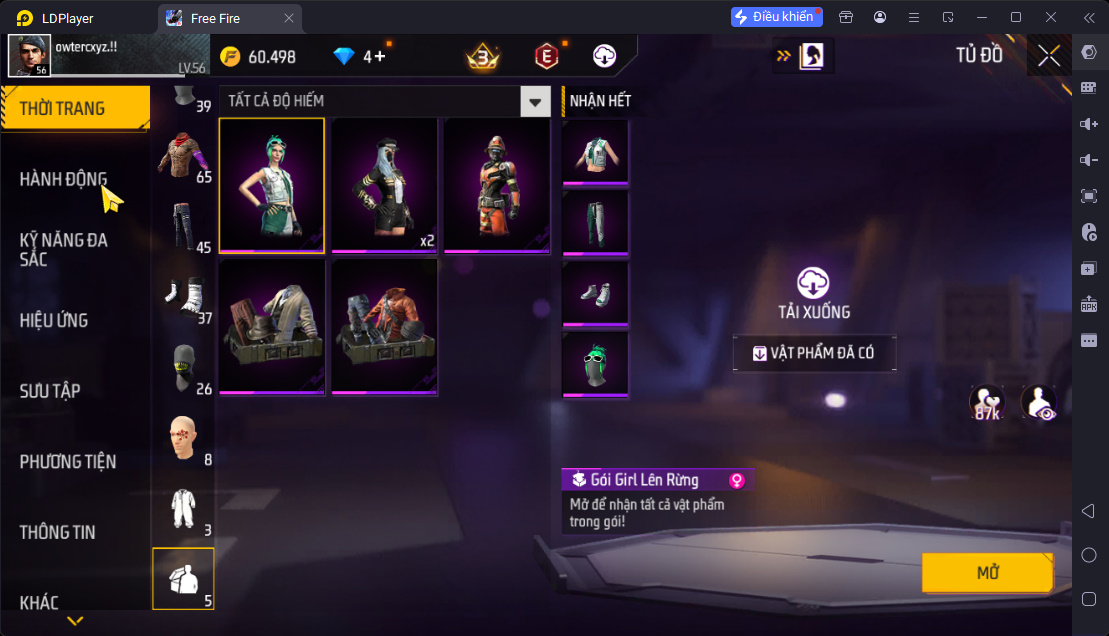Go to the SƯU TẬP tab

(x=50, y=391)
